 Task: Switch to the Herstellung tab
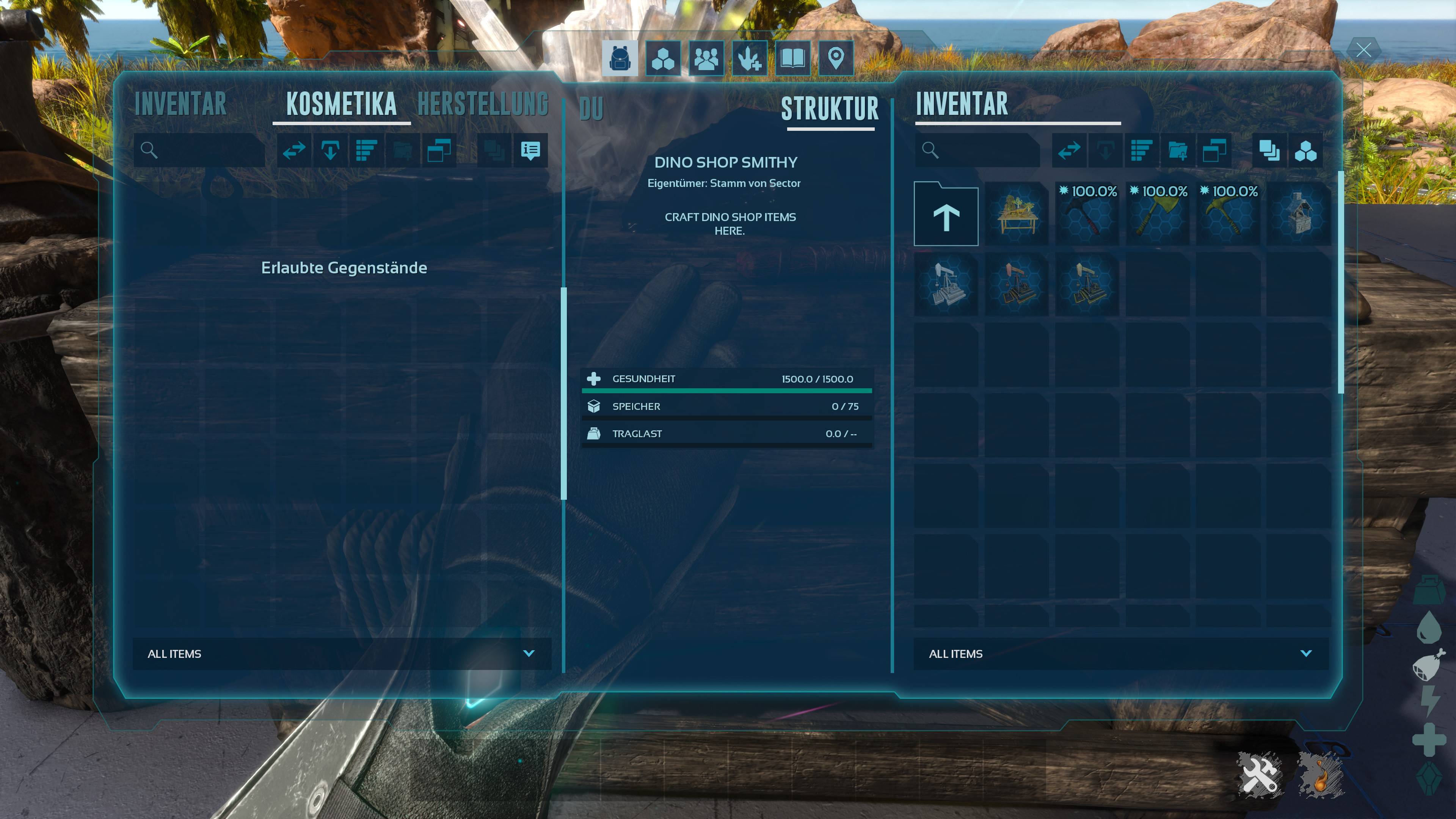[483, 105]
